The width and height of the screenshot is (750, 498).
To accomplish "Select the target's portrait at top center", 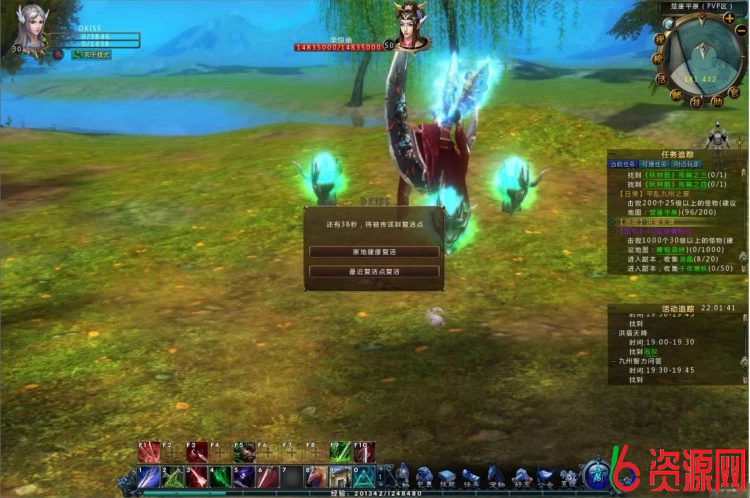I will coord(408,27).
